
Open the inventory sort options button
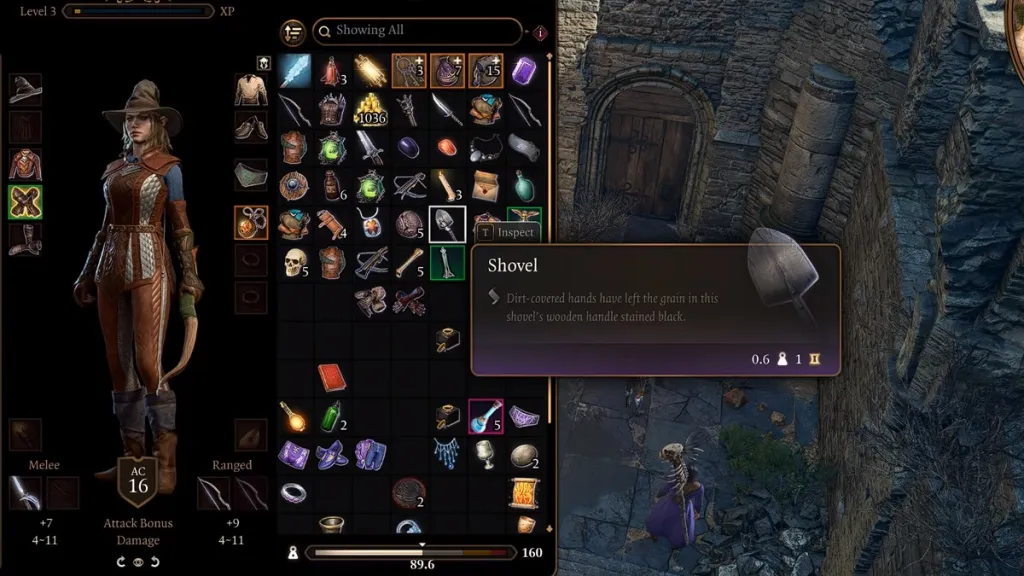tap(293, 32)
